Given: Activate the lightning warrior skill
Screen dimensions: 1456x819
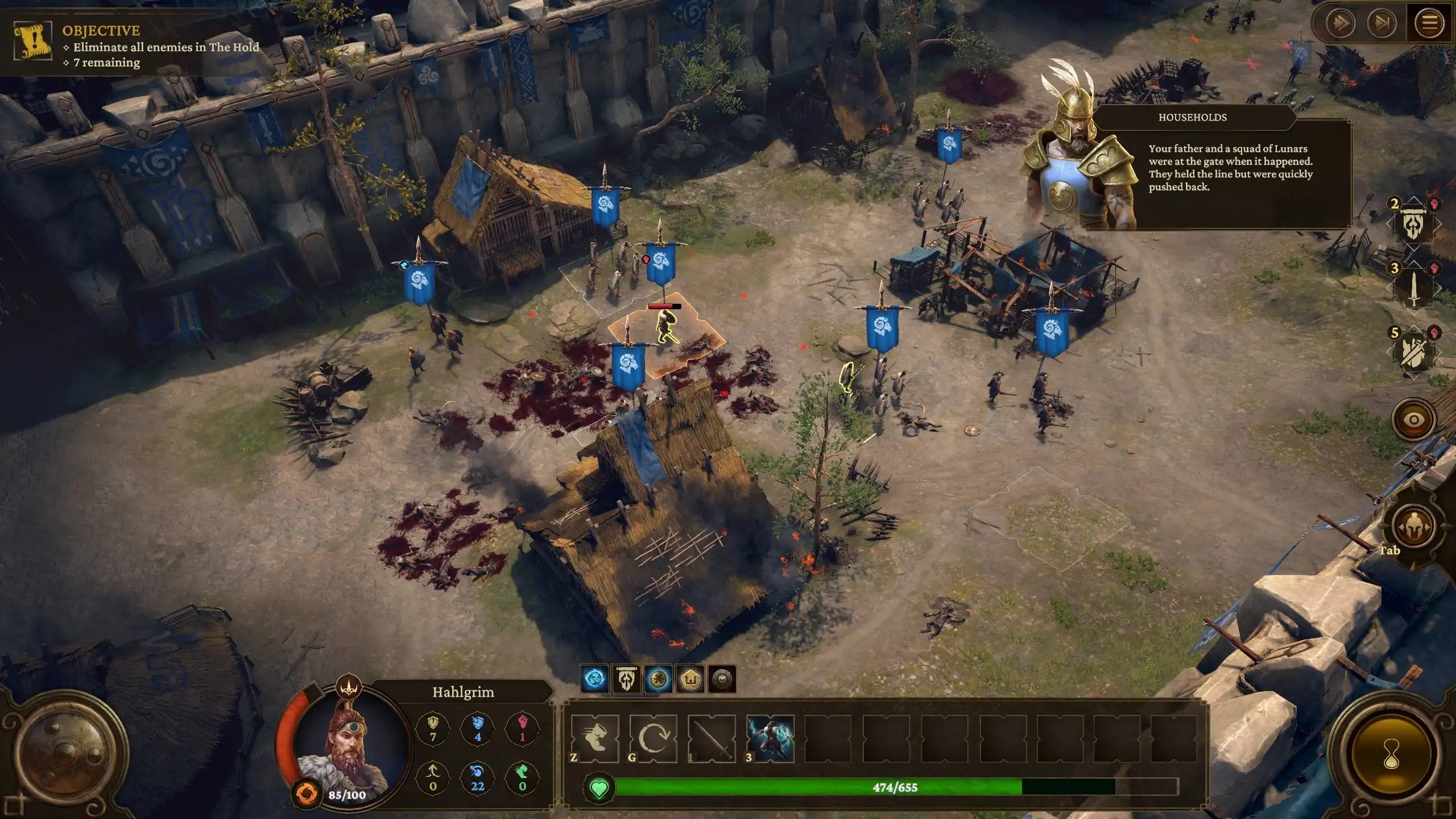Looking at the screenshot, I should [x=770, y=738].
